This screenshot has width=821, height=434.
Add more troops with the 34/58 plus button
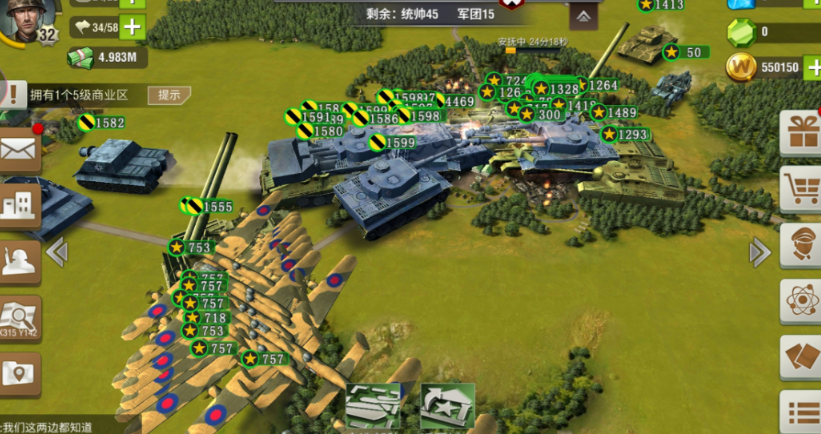click(132, 27)
